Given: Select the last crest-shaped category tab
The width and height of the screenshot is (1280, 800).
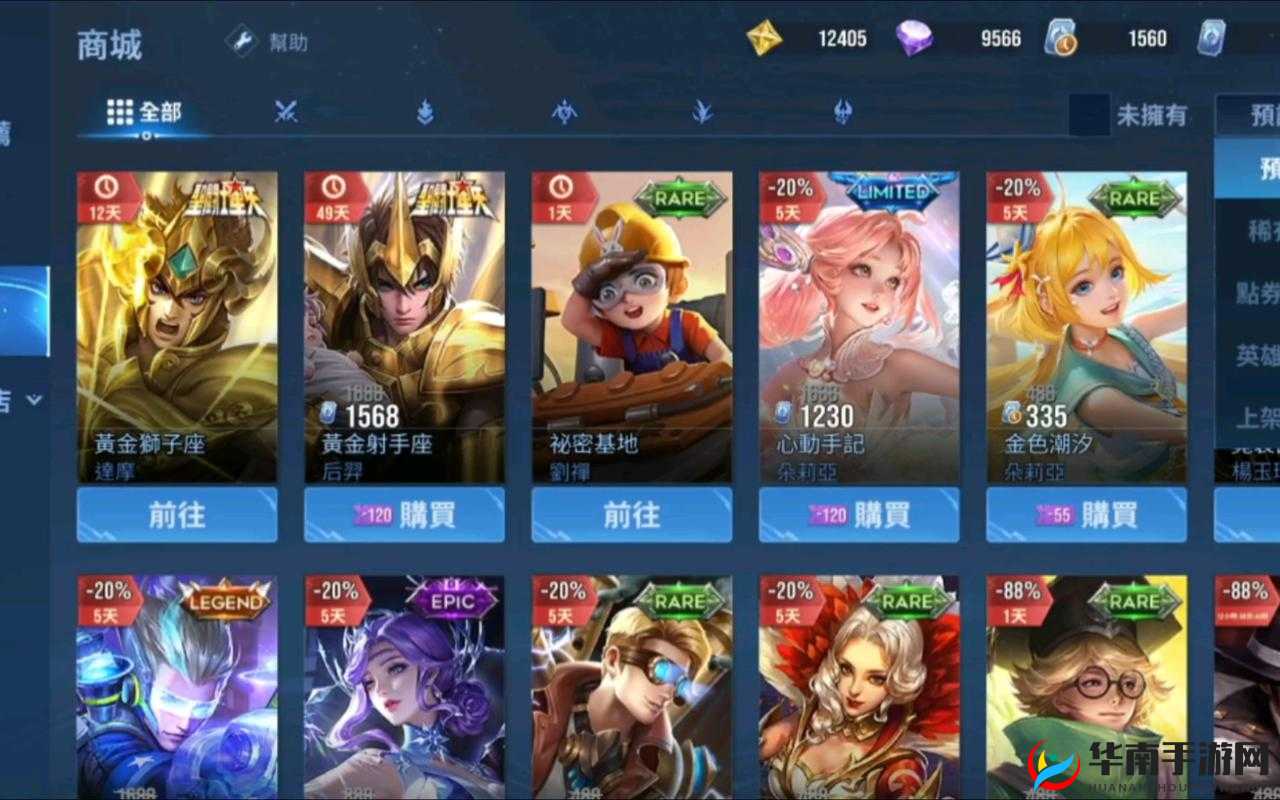Looking at the screenshot, I should 842,113.
